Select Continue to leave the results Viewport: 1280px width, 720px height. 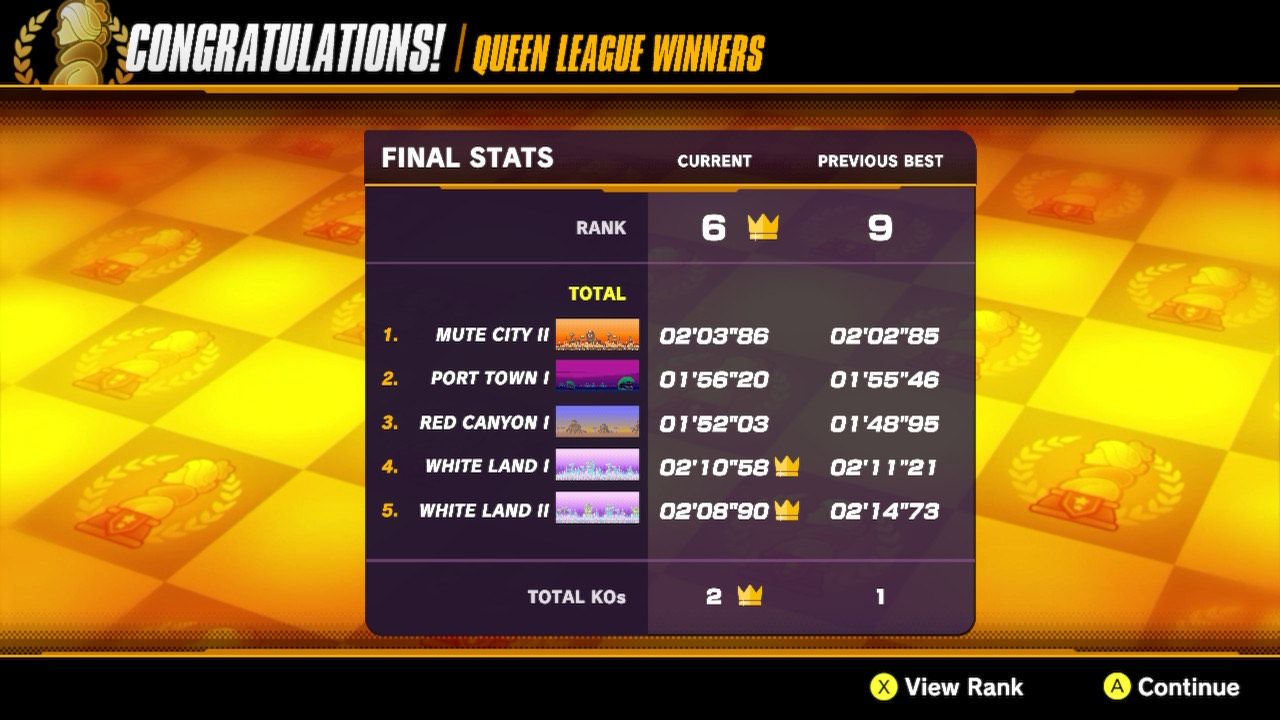click(x=1171, y=687)
